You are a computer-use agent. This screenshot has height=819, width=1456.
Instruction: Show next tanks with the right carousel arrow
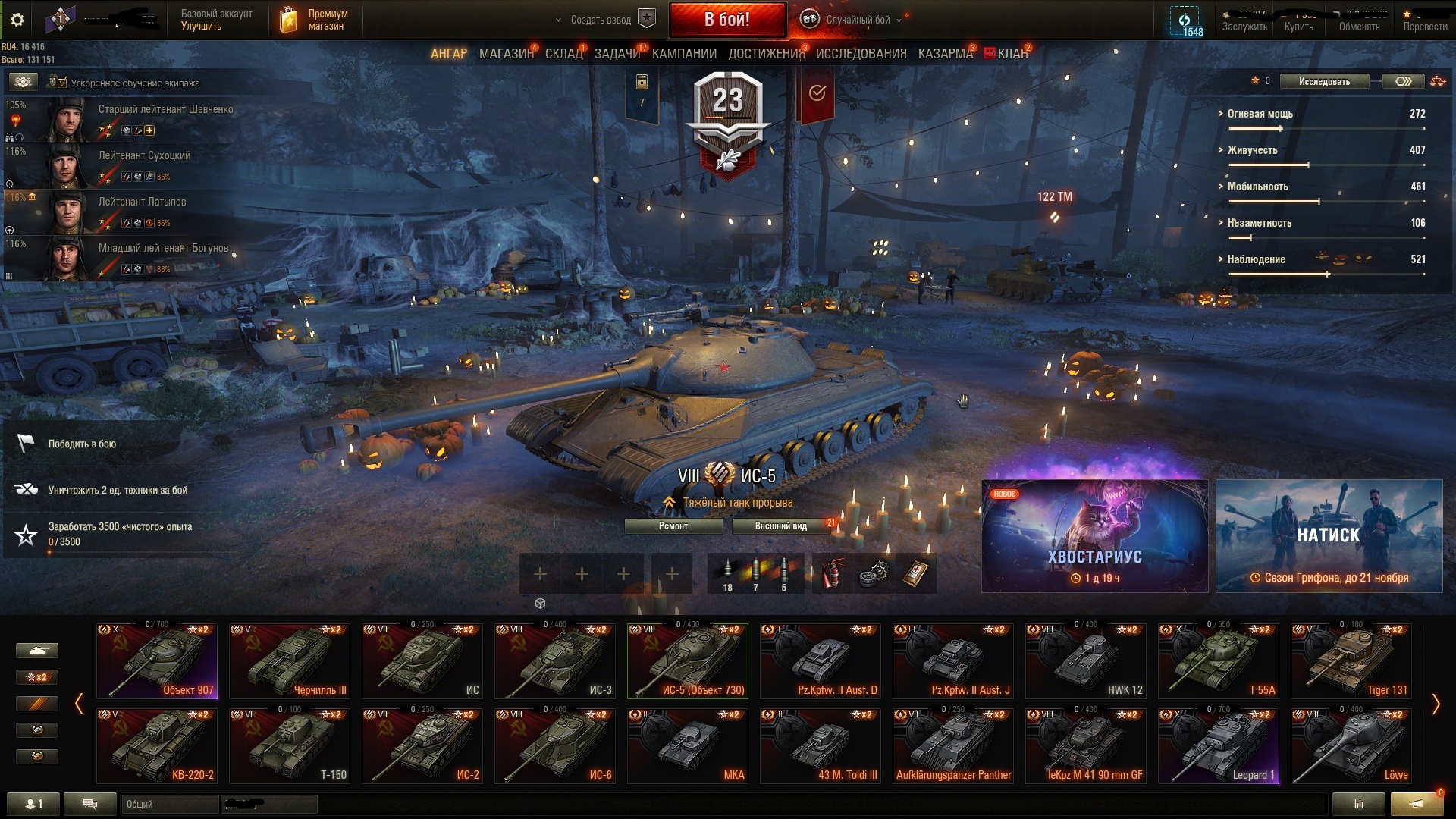click(x=1436, y=704)
